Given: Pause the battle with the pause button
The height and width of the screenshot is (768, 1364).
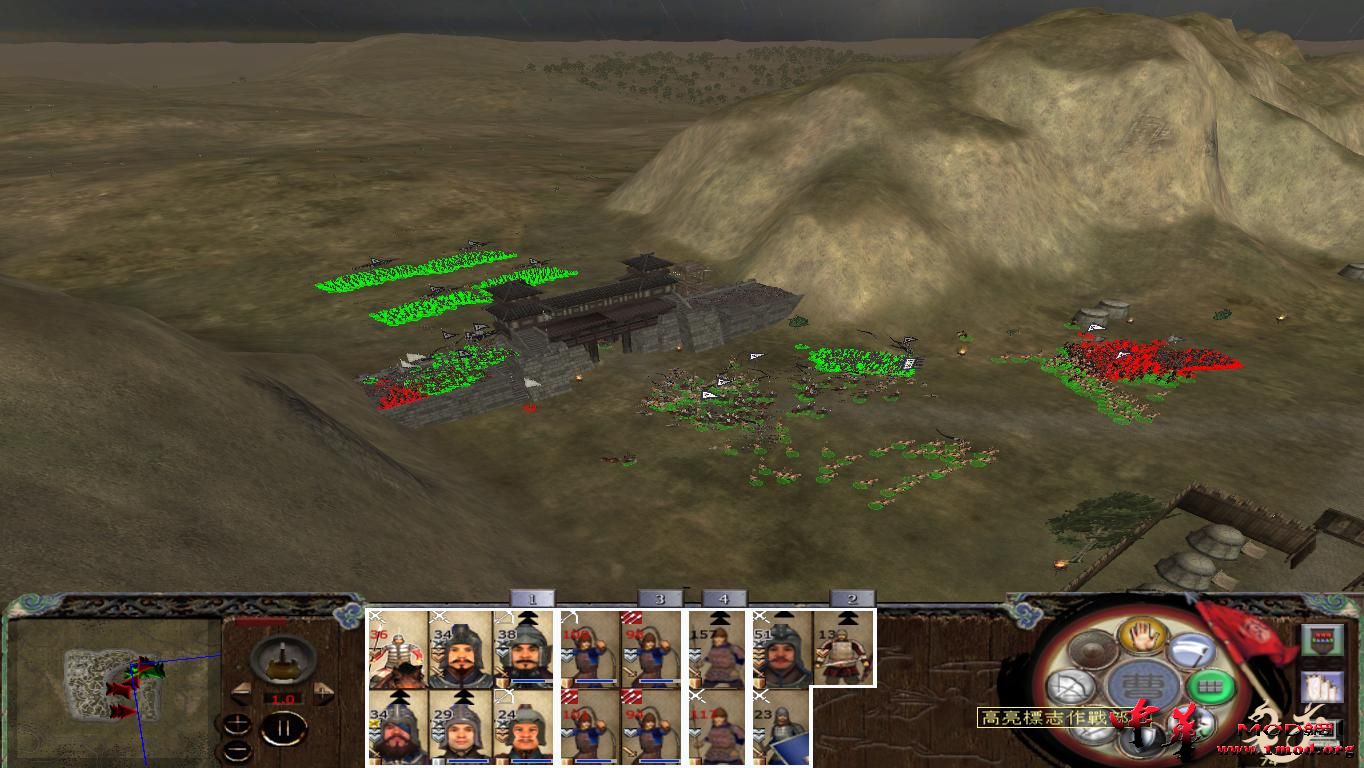Looking at the screenshot, I should point(281,728).
